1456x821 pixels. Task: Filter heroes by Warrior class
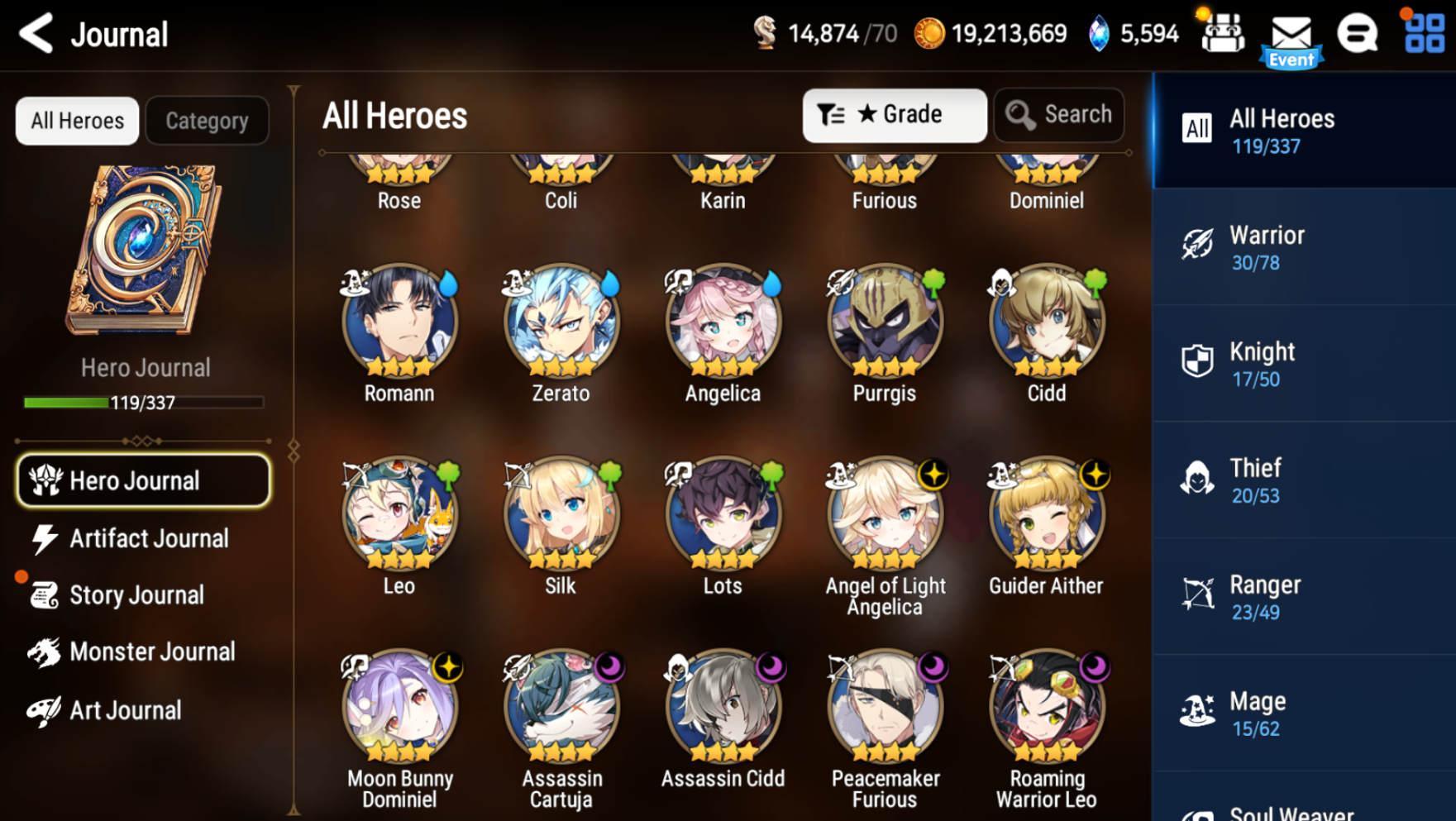click(1303, 247)
